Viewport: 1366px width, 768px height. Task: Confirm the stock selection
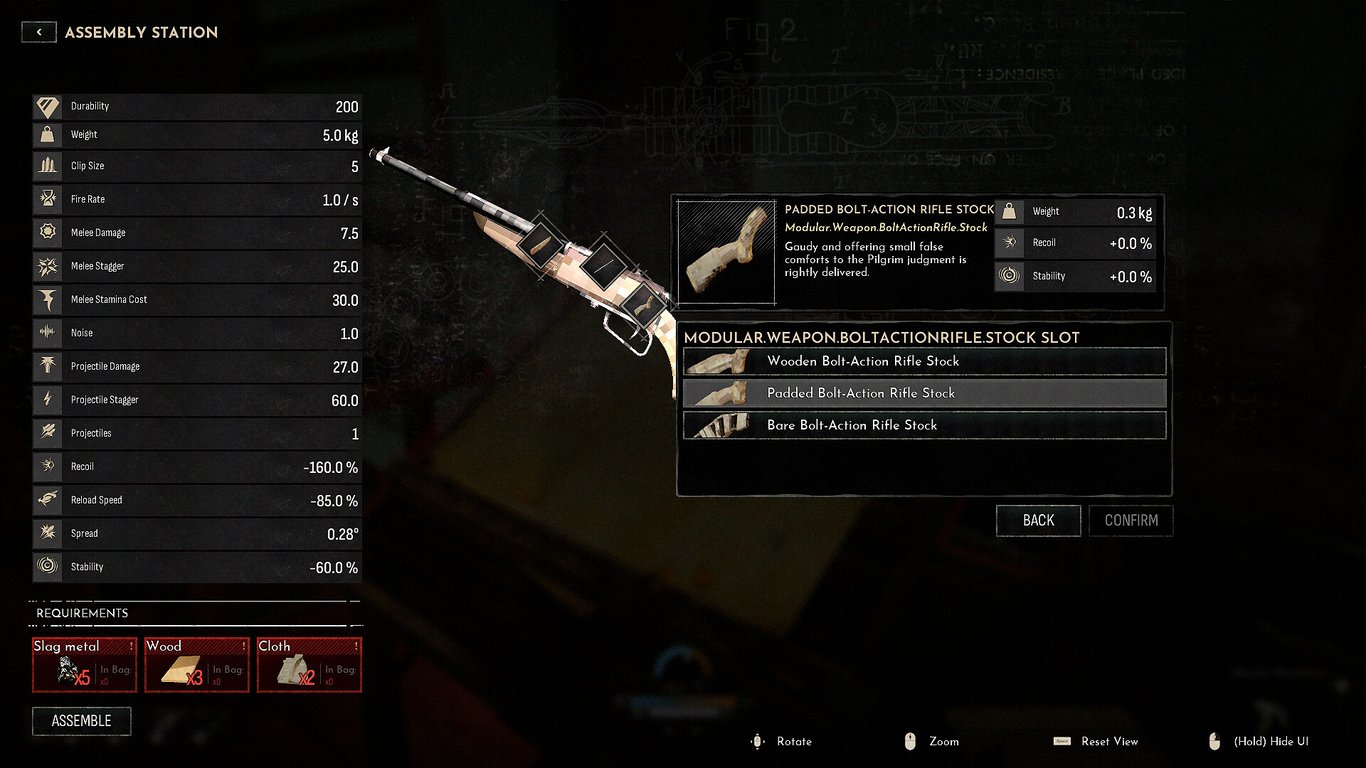pyautogui.click(x=1131, y=520)
